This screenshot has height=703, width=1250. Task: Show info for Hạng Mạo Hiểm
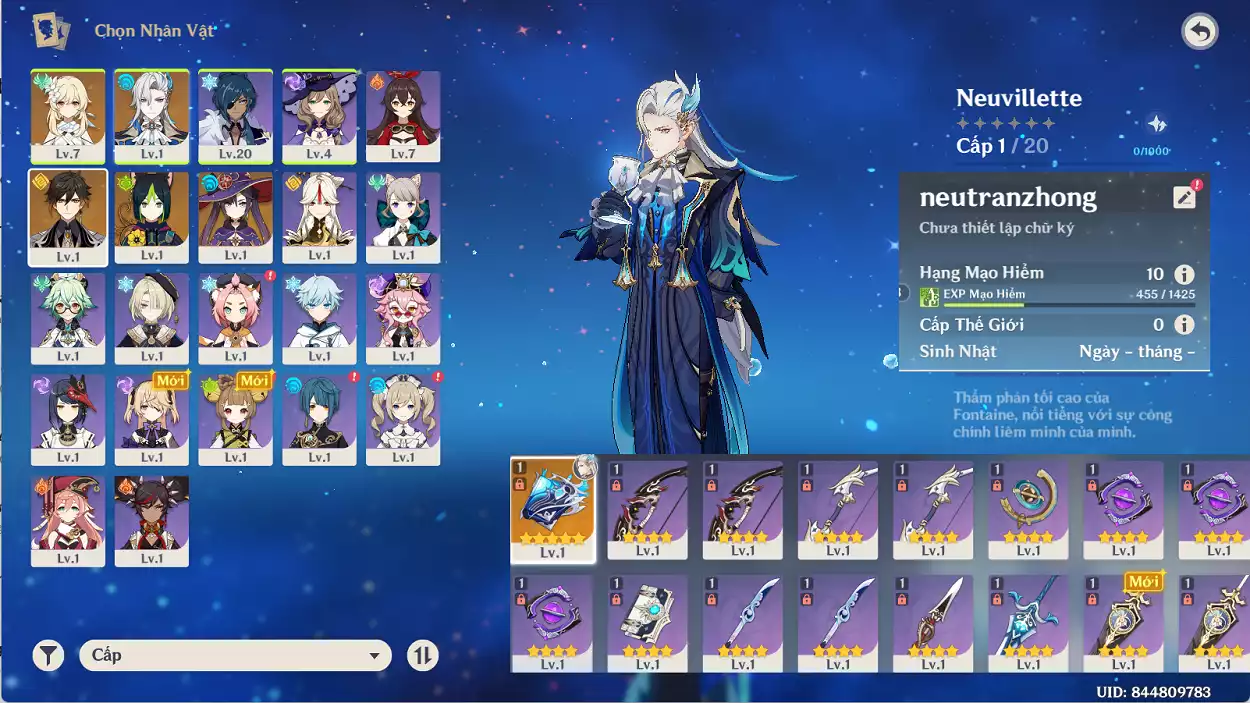click(x=1184, y=274)
